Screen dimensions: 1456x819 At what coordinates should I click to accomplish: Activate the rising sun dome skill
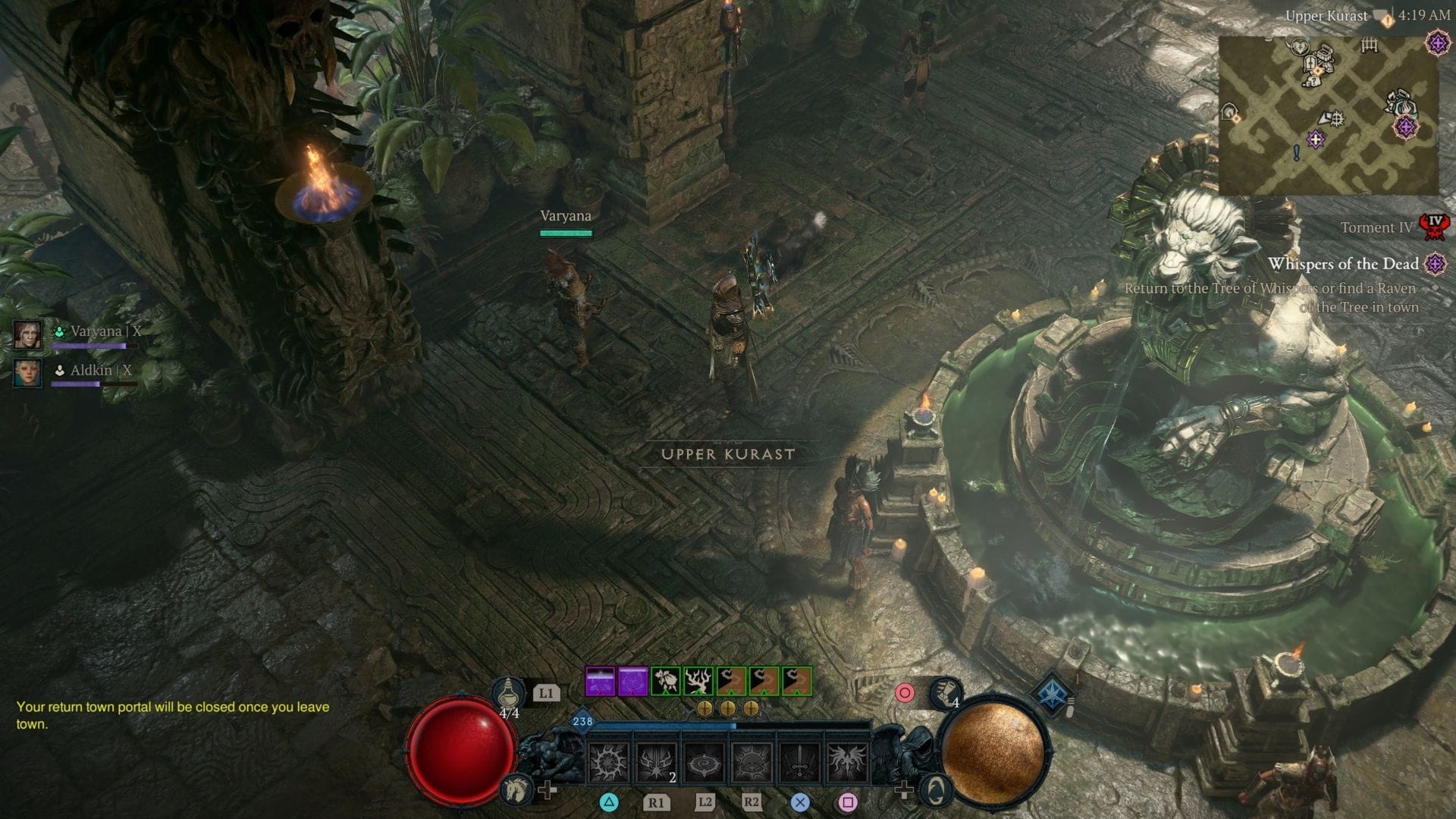coord(752,762)
